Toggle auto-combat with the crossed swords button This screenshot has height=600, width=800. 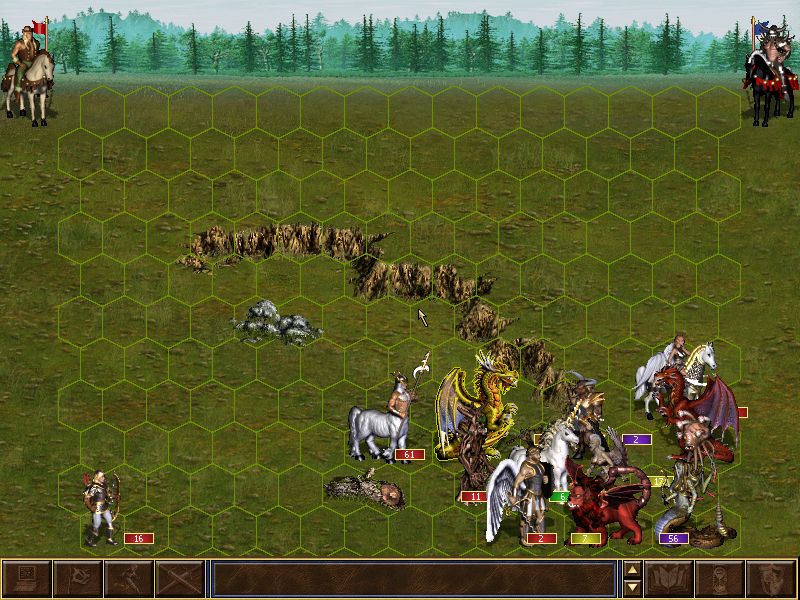179,579
